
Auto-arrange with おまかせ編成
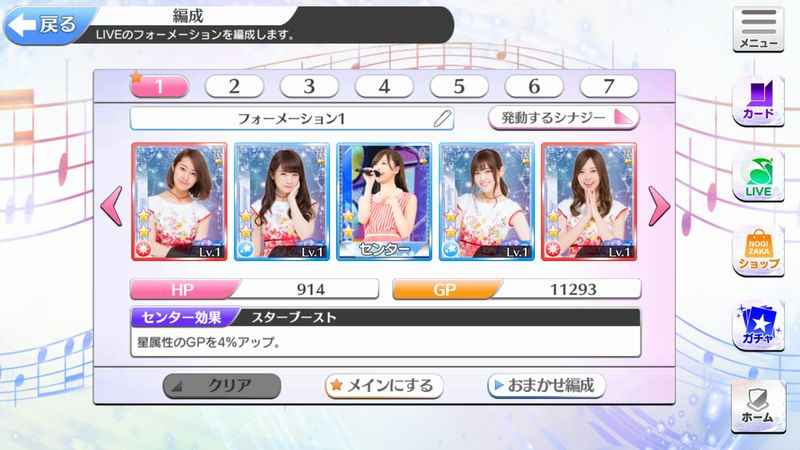[x=545, y=385]
